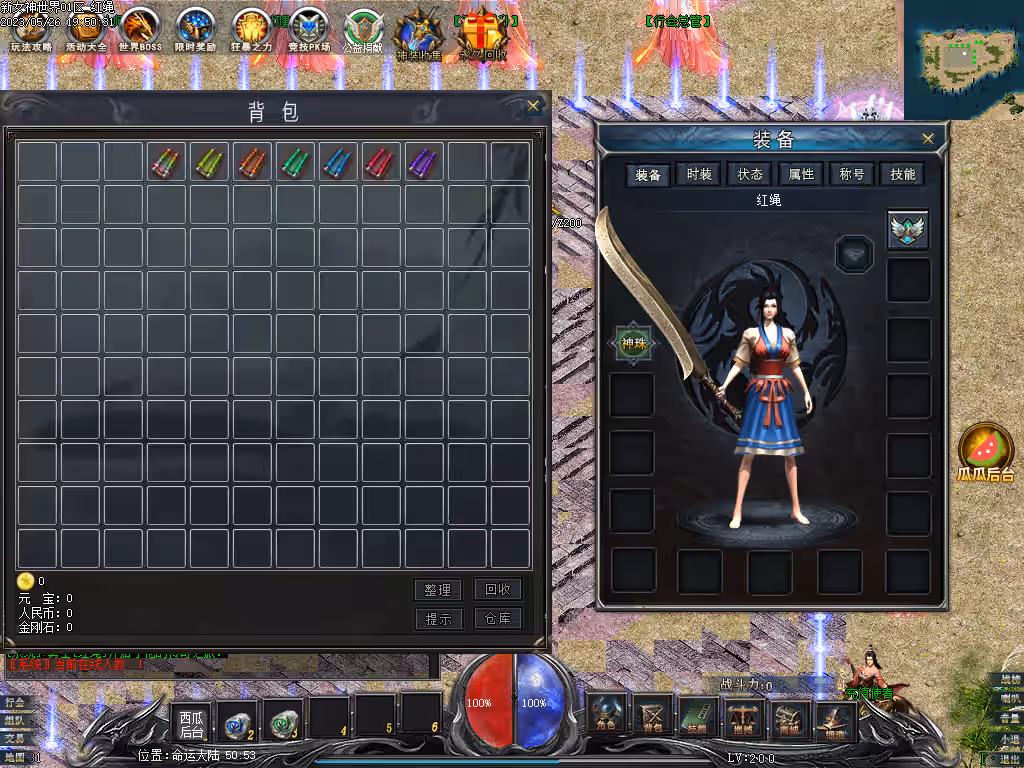Open 竞技PK场 arena icon

(308, 30)
